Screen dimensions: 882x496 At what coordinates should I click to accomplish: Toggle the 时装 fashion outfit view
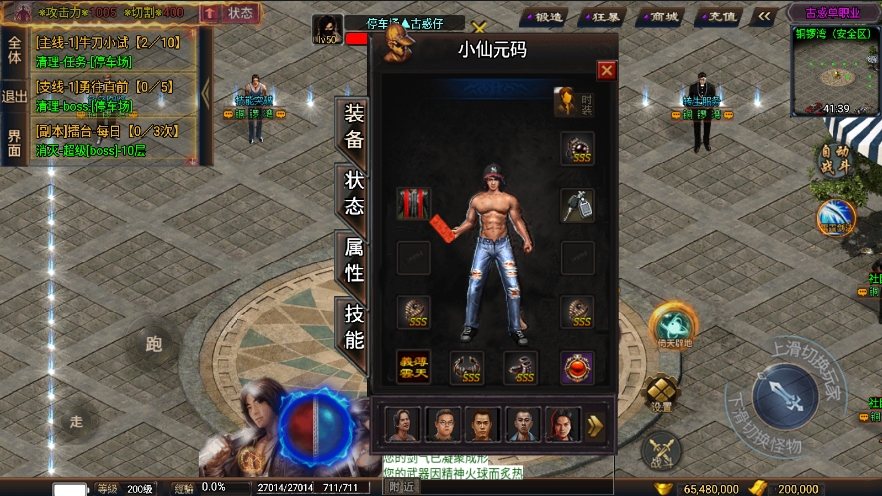click(x=575, y=101)
